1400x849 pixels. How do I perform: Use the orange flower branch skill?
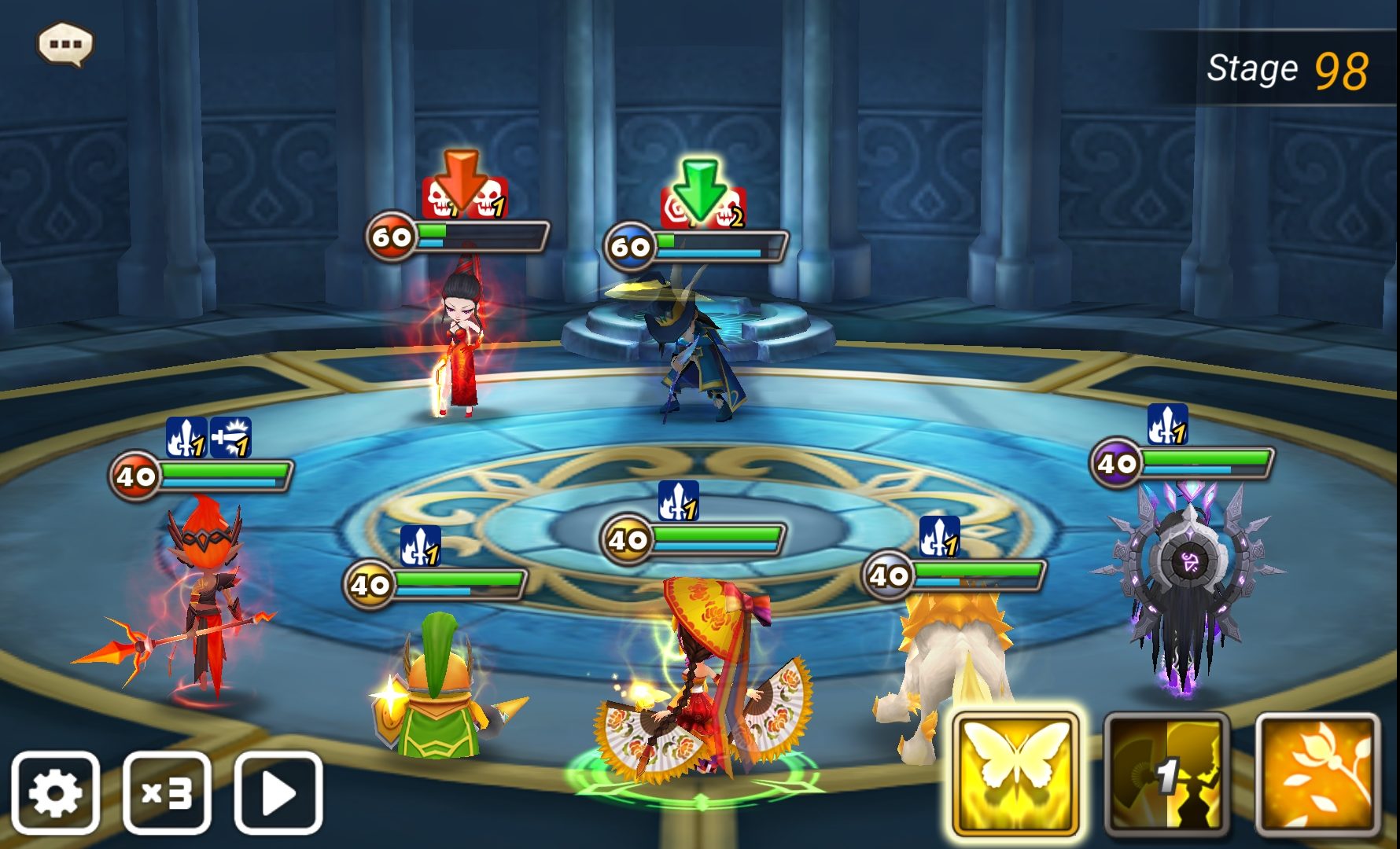coord(1317,775)
